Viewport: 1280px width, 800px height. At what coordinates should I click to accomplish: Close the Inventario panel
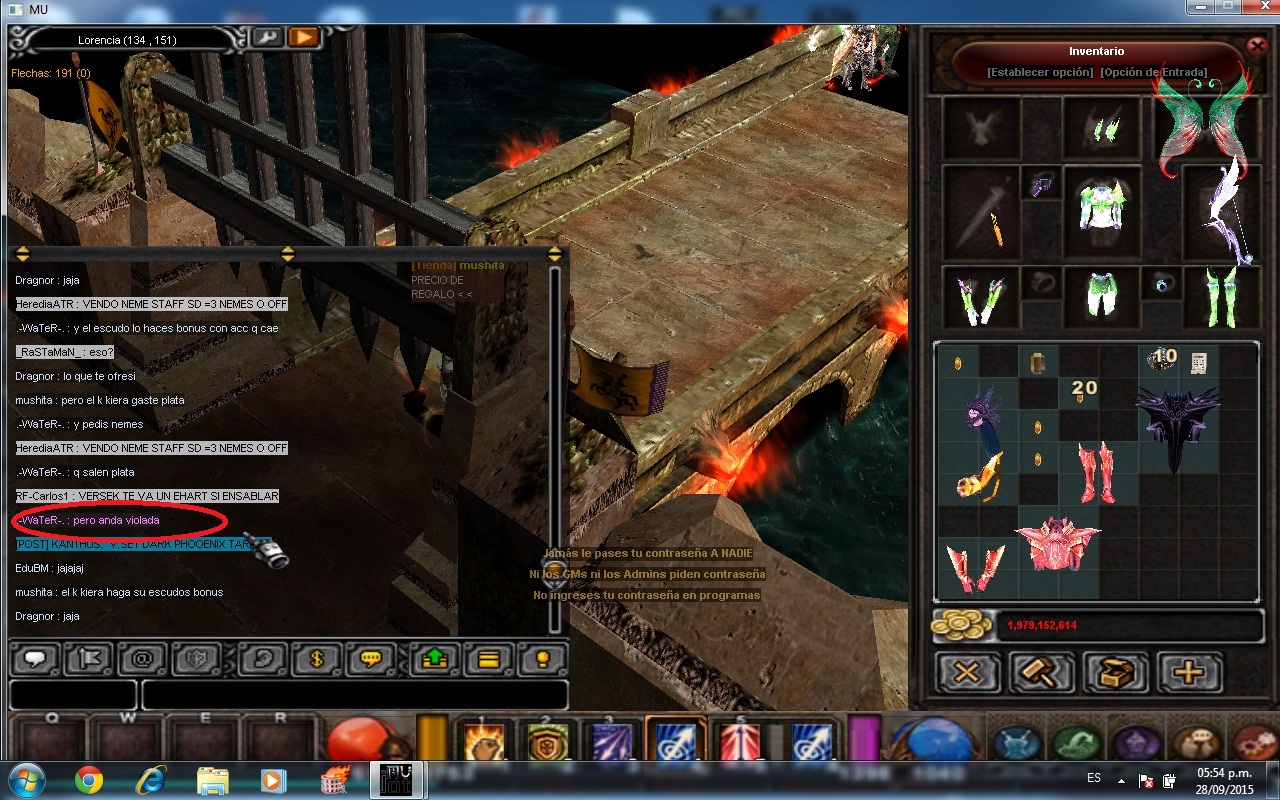coord(1257,46)
